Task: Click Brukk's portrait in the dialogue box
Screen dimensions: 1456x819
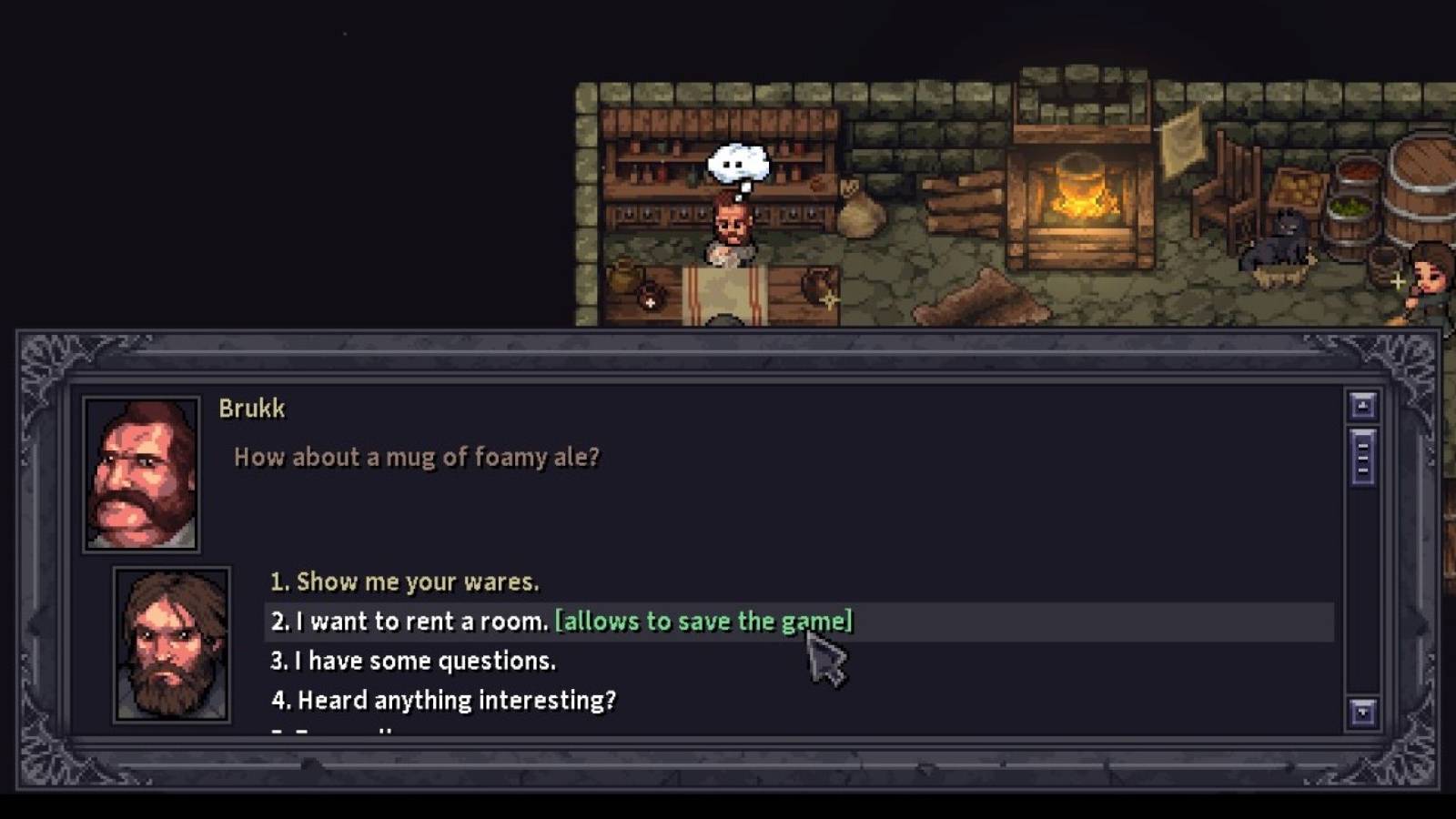Action: pyautogui.click(x=140, y=473)
